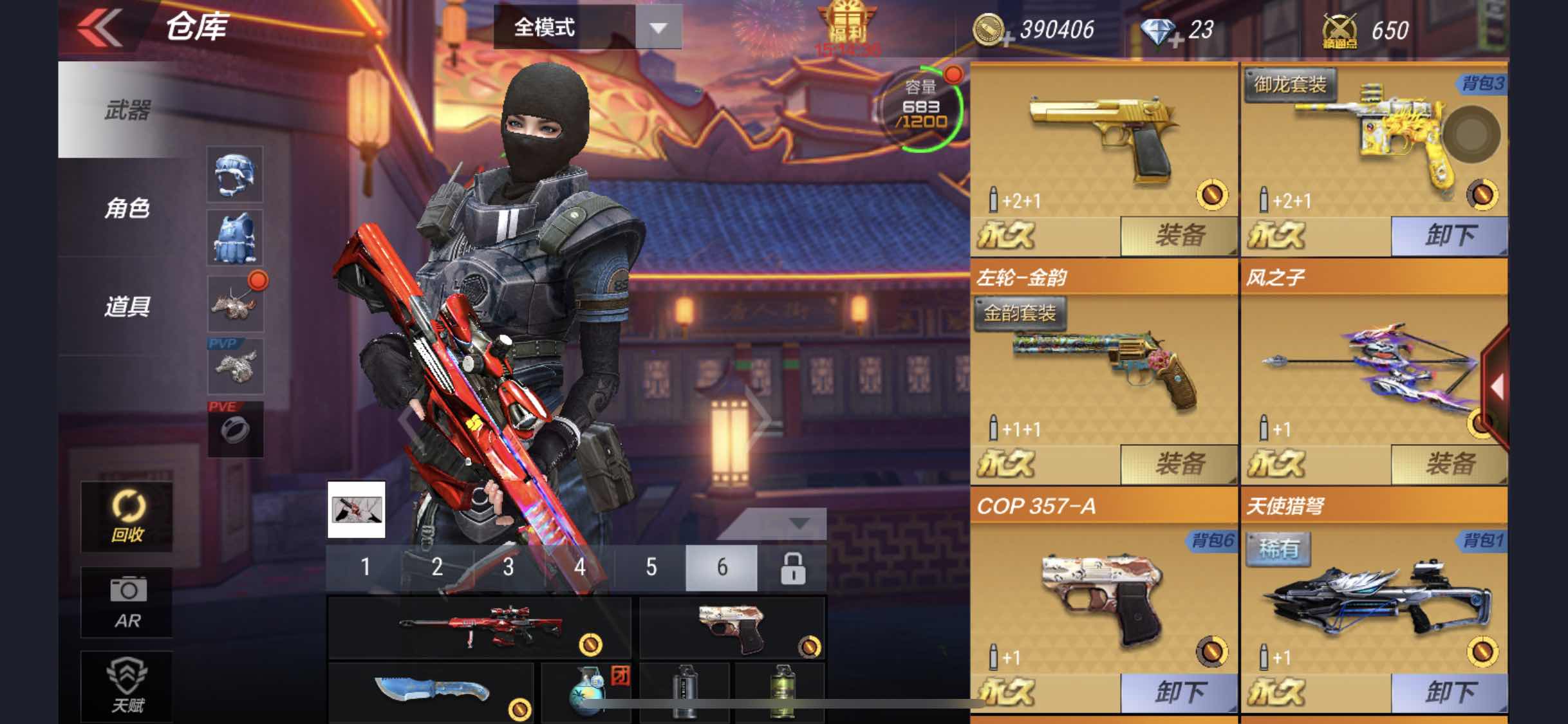Select the armor vest equipment slot
1568x724 pixels.
(x=235, y=238)
